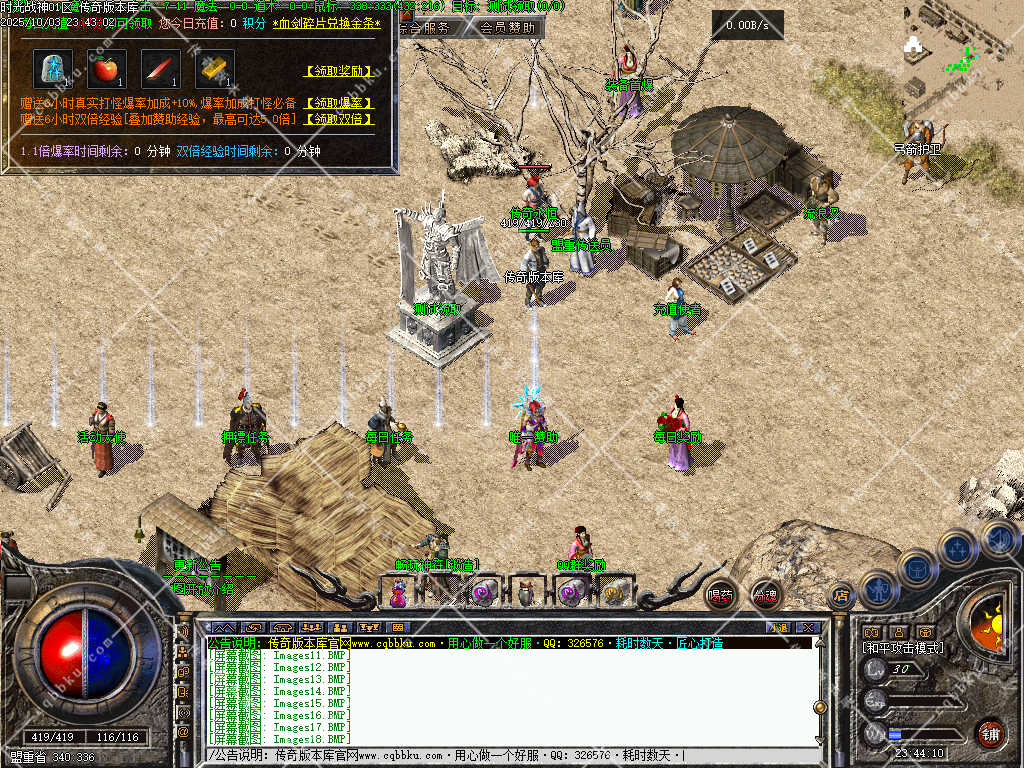Select the gold bar reward item

(x=214, y=69)
